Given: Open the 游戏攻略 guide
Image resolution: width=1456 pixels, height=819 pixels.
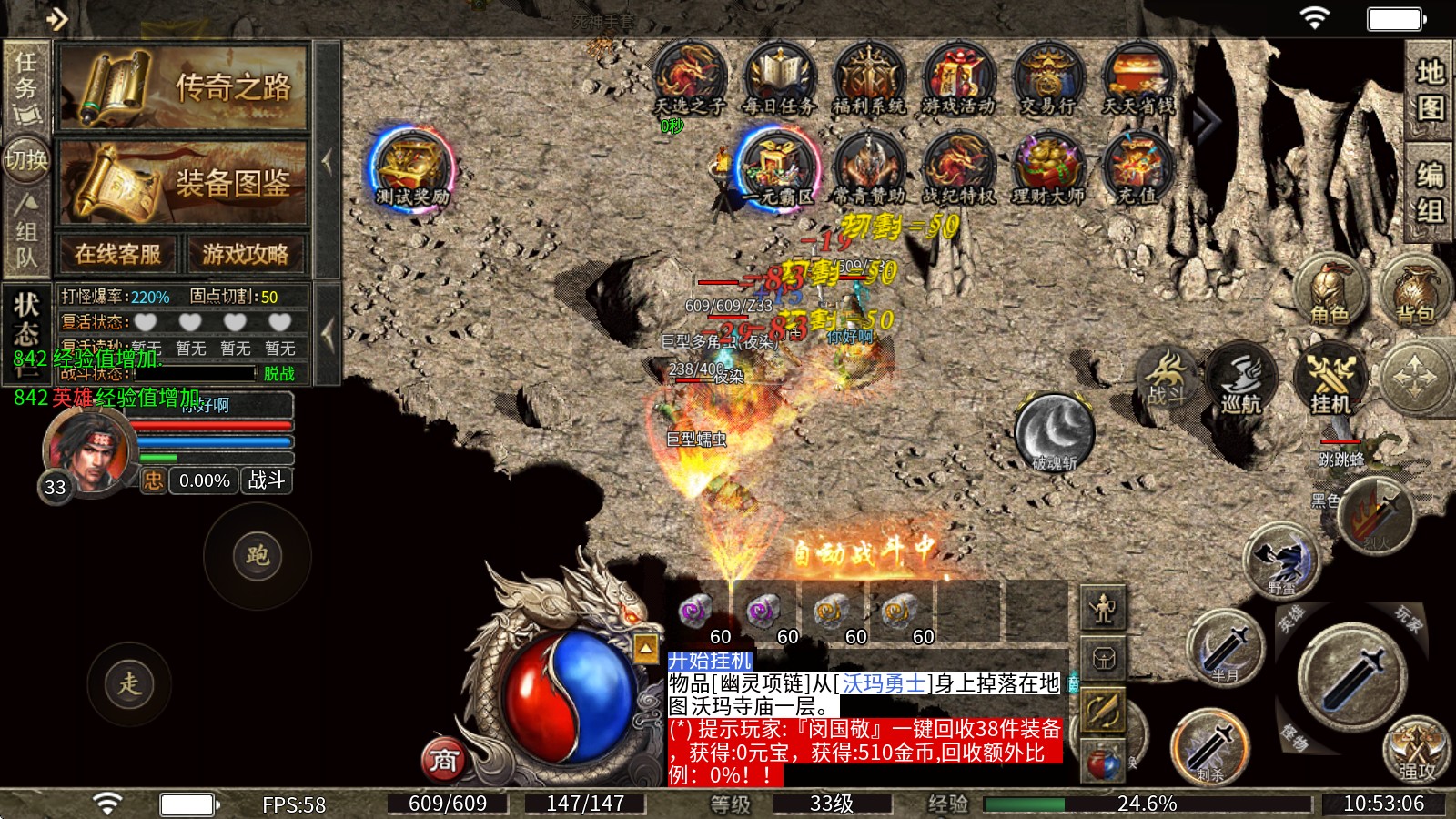Looking at the screenshot, I should pyautogui.click(x=245, y=253).
